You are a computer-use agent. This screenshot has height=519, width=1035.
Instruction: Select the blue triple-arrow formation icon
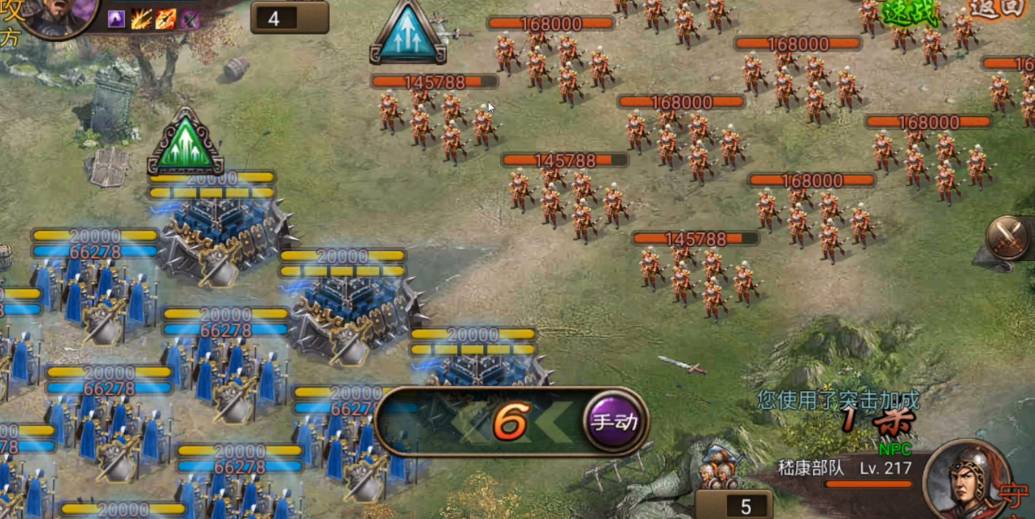coord(408,33)
